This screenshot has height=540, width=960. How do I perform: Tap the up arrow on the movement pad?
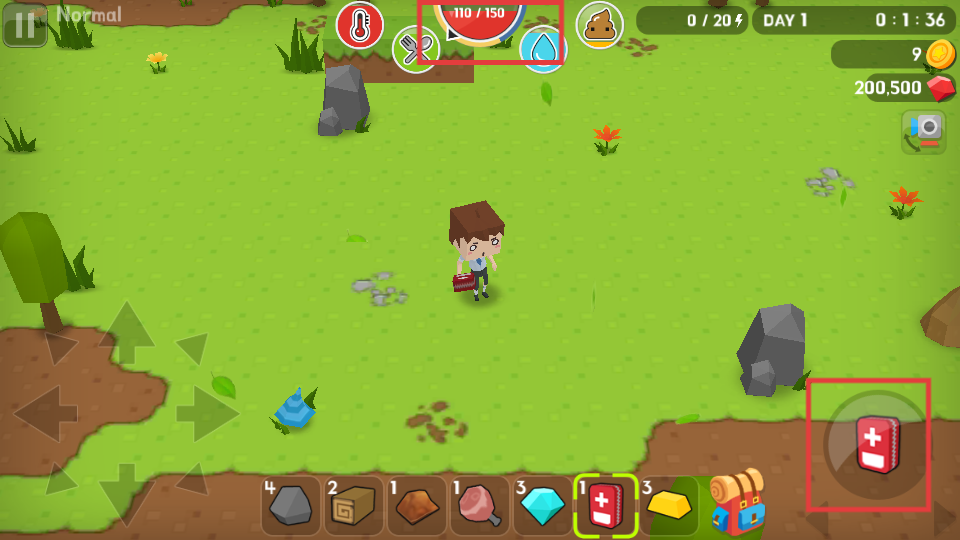pos(126,332)
